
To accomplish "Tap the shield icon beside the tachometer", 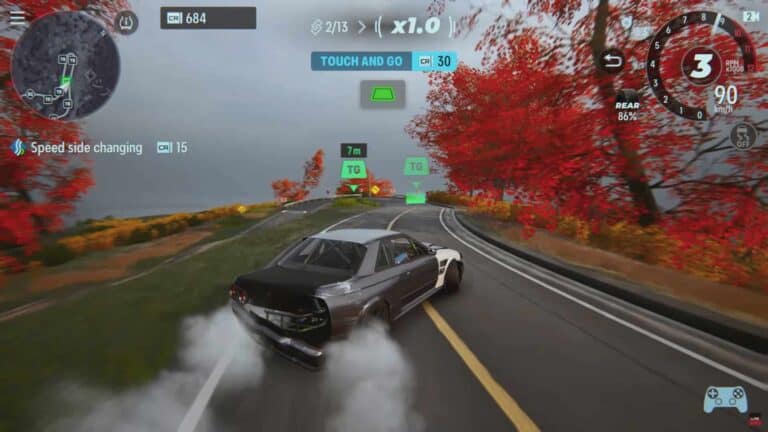I will click(627, 21).
